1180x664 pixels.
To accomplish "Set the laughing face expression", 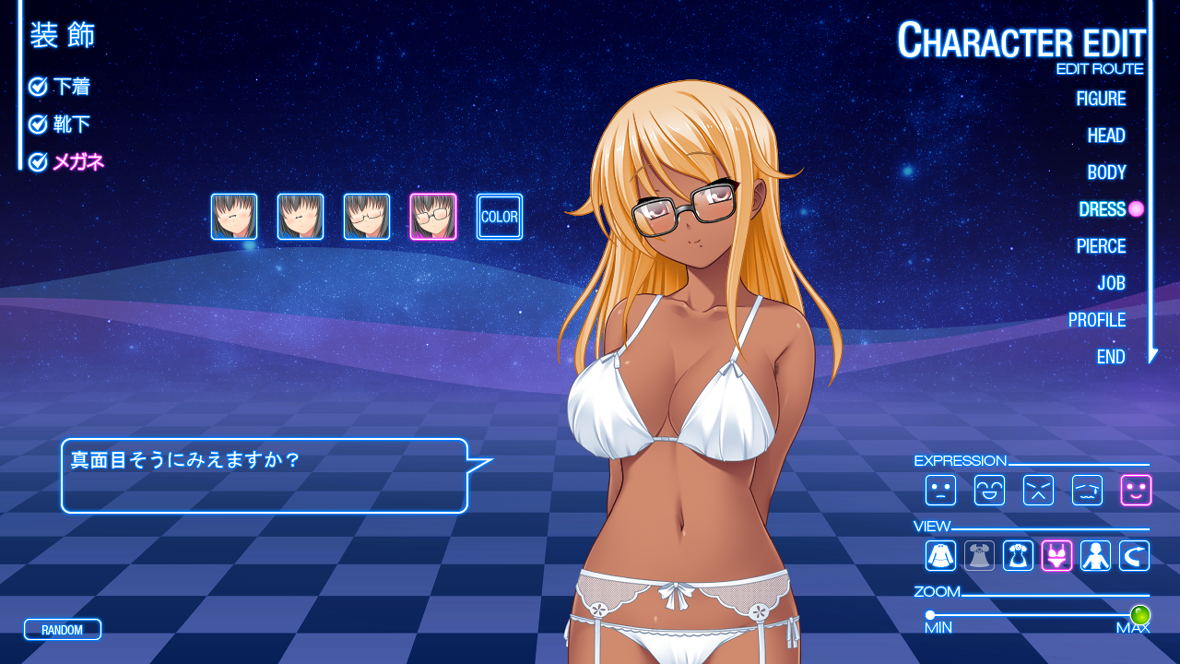I will click(989, 490).
